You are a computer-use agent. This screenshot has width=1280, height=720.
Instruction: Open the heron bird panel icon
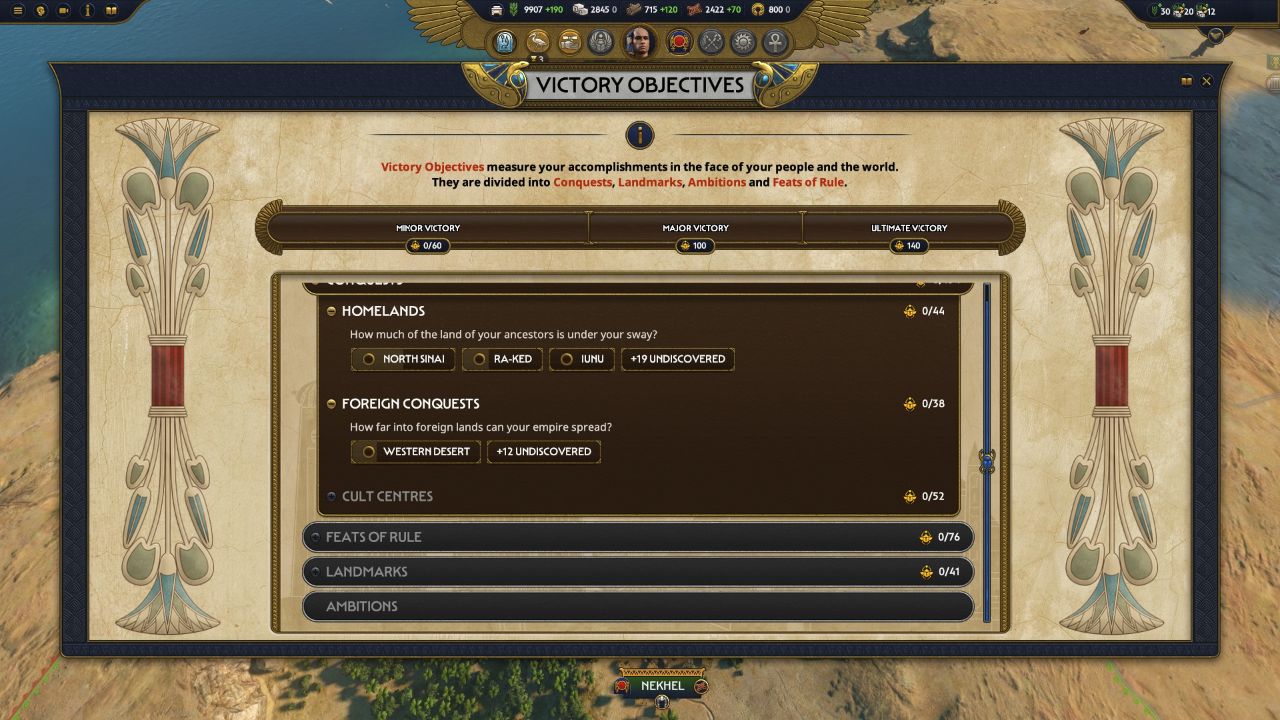click(x=537, y=41)
